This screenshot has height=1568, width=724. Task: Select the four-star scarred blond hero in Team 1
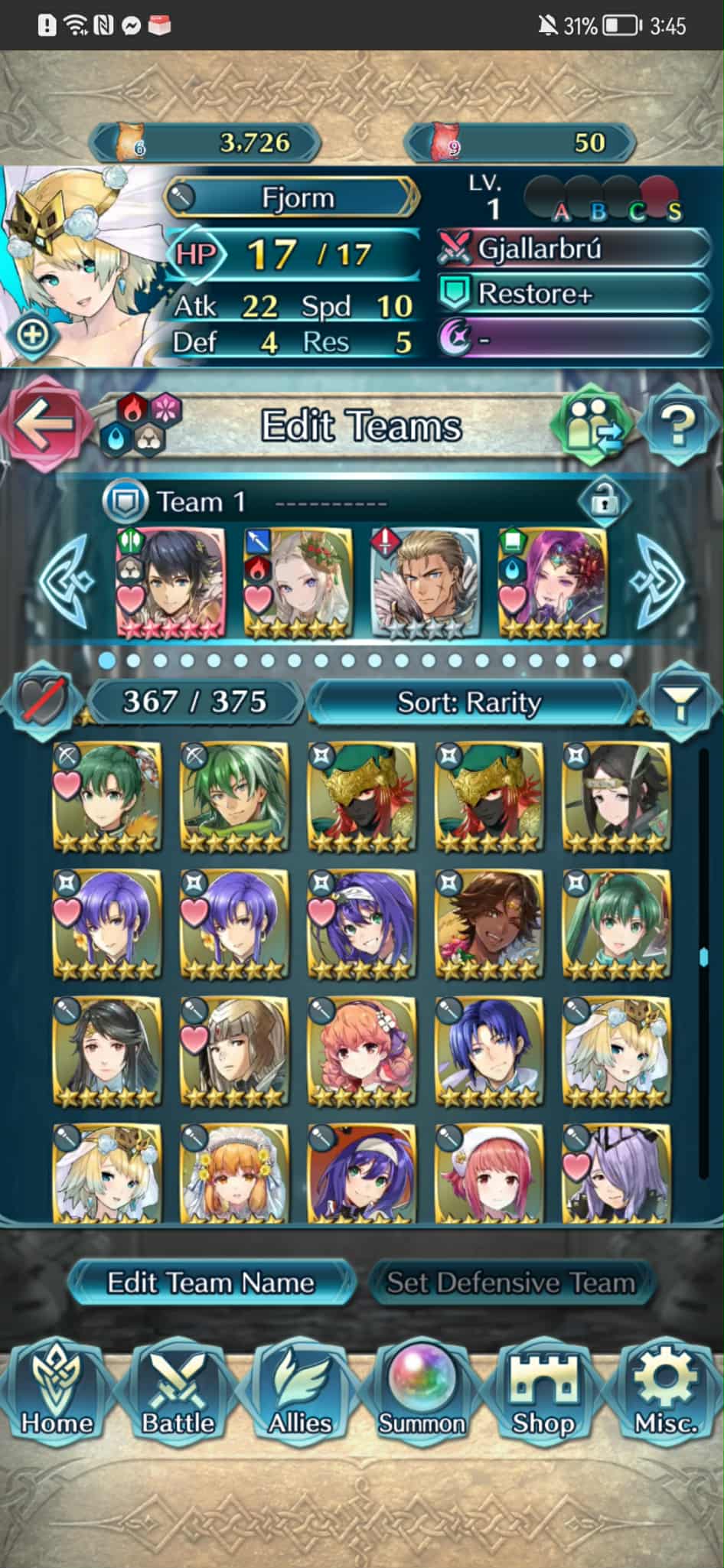pyautogui.click(x=426, y=582)
